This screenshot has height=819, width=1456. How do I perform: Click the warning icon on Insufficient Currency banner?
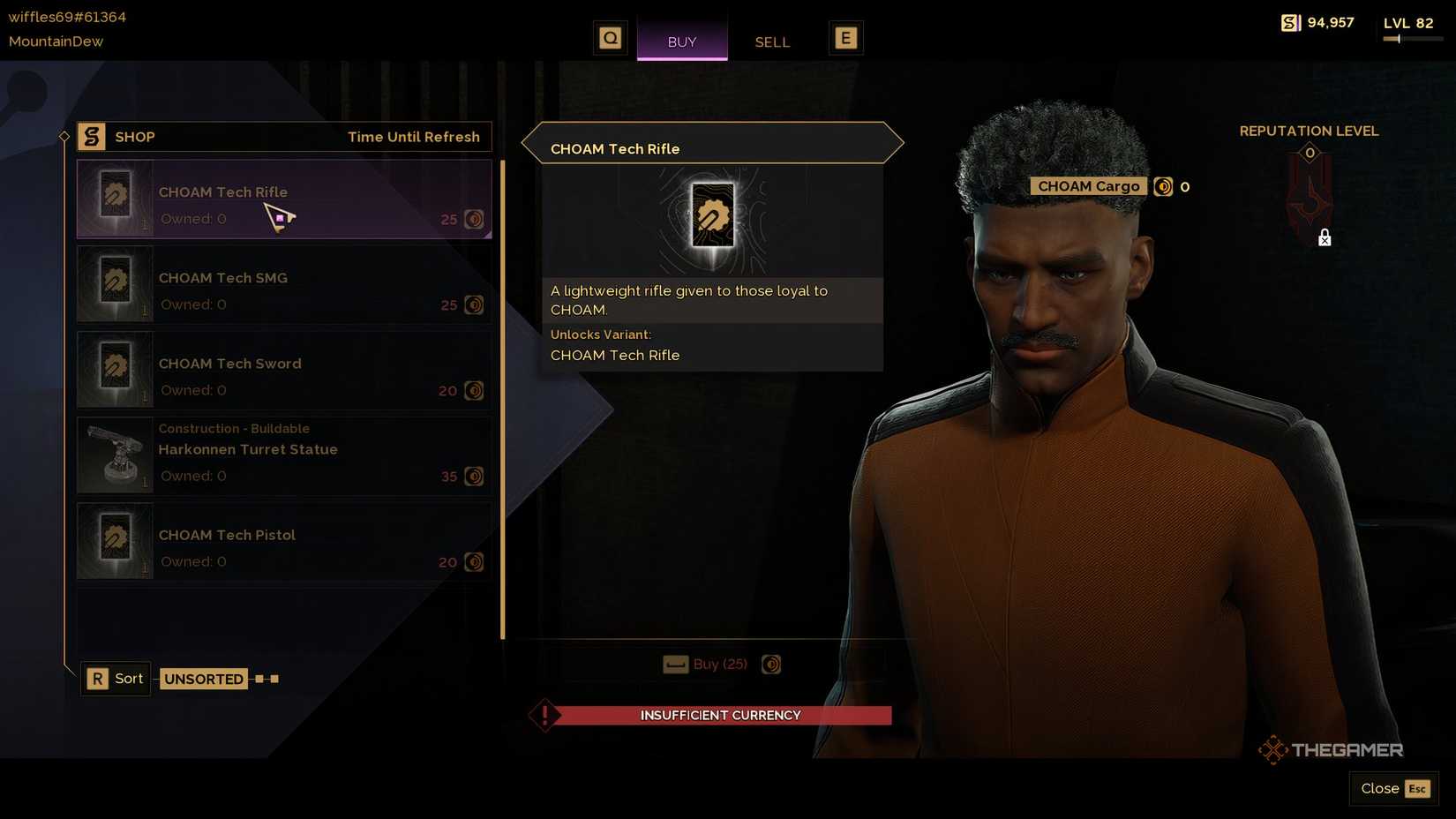click(x=544, y=715)
